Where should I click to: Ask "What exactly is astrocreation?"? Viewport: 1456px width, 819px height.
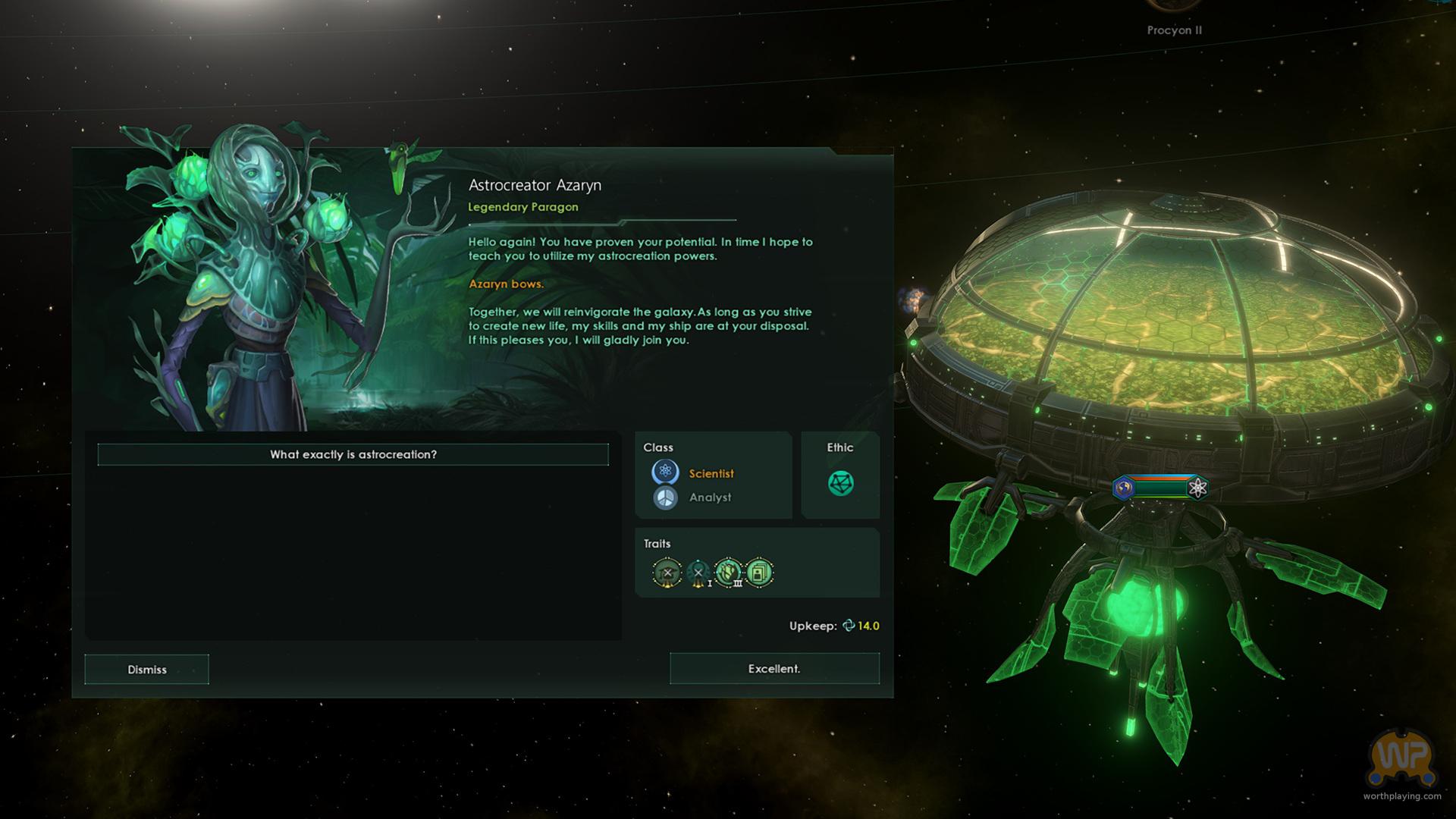click(353, 454)
